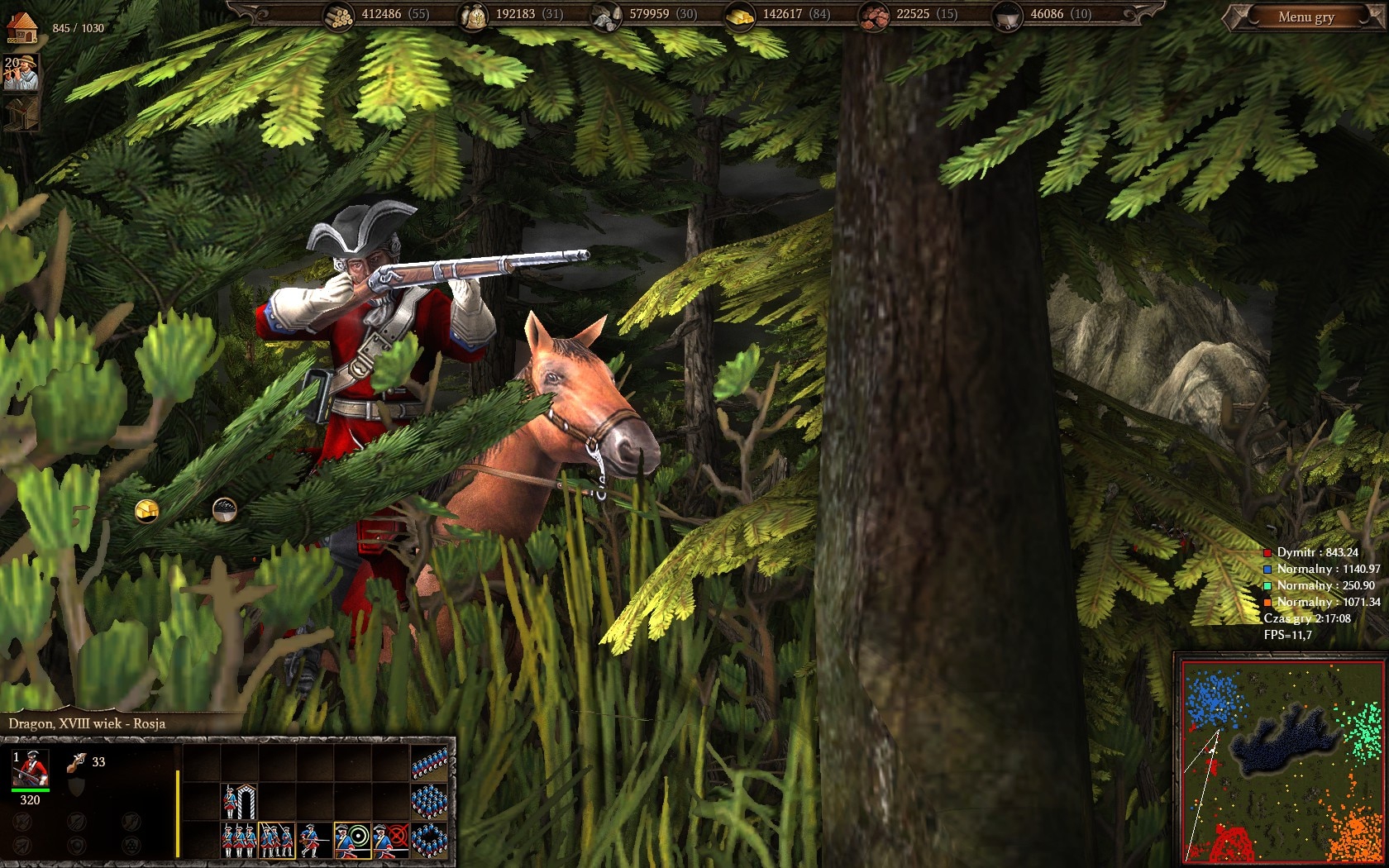Open the Menu gry button
This screenshot has height=868, width=1389.
click(x=1305, y=17)
